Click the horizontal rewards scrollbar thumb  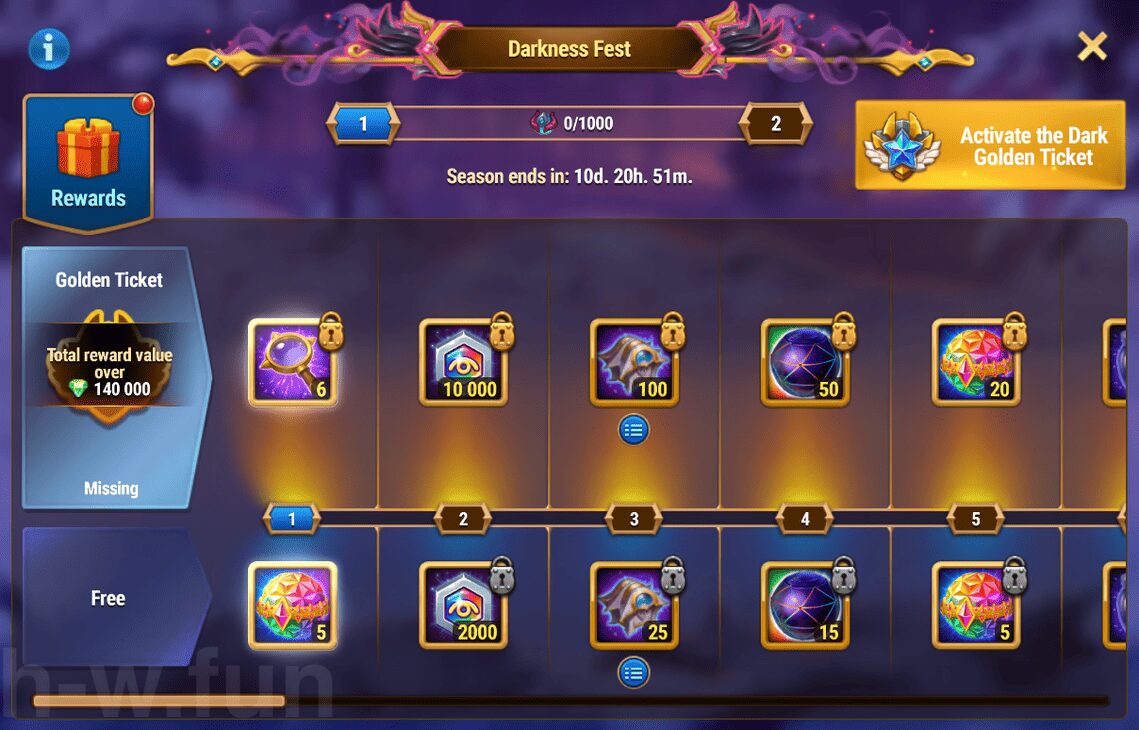(159, 701)
